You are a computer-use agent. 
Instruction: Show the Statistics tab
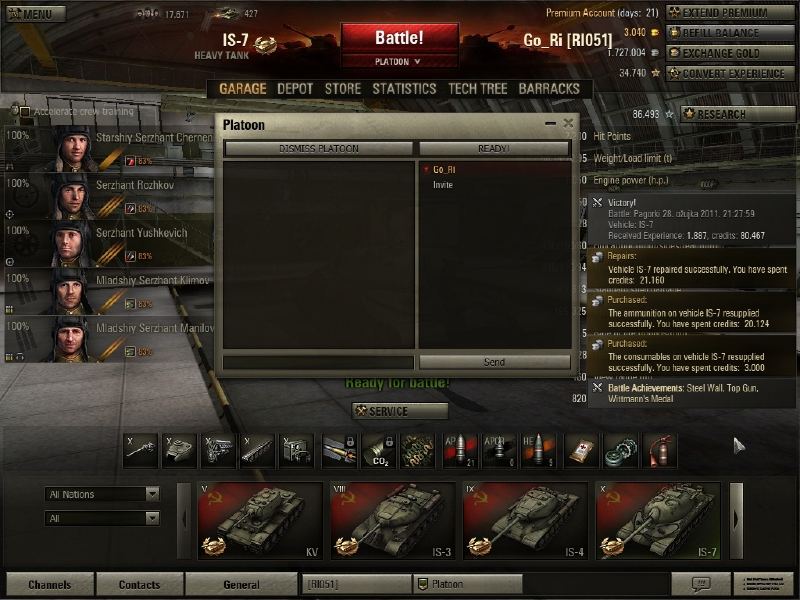pos(404,88)
